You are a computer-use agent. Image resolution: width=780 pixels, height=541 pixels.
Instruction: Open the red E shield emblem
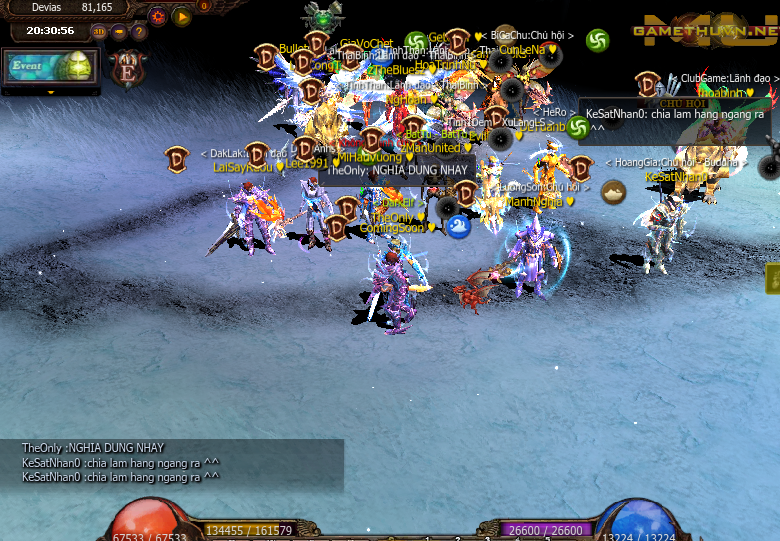(129, 68)
